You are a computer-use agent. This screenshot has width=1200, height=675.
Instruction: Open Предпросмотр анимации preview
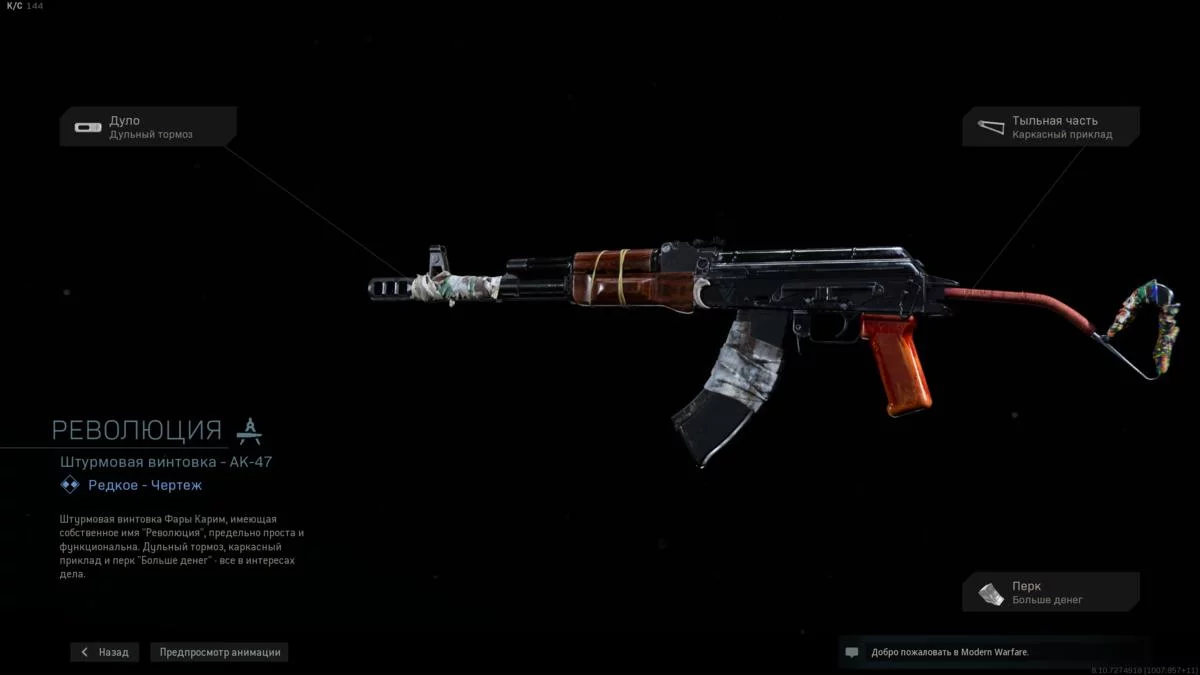pos(220,652)
